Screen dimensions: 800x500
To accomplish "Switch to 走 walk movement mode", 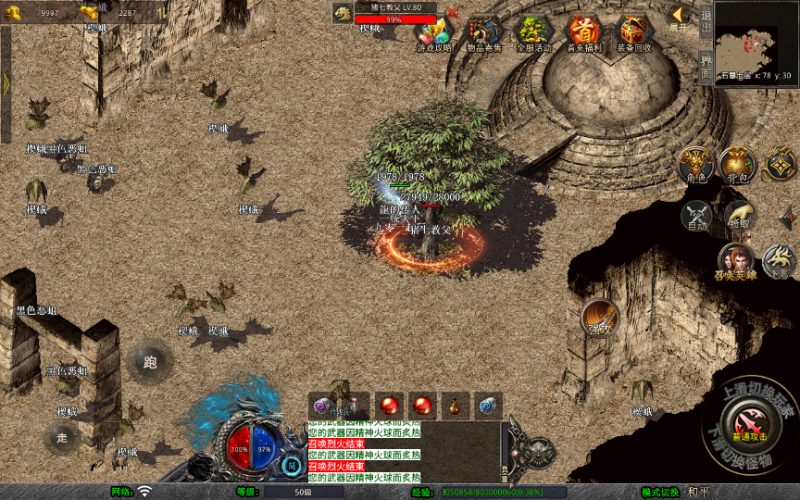I will coord(62,436).
